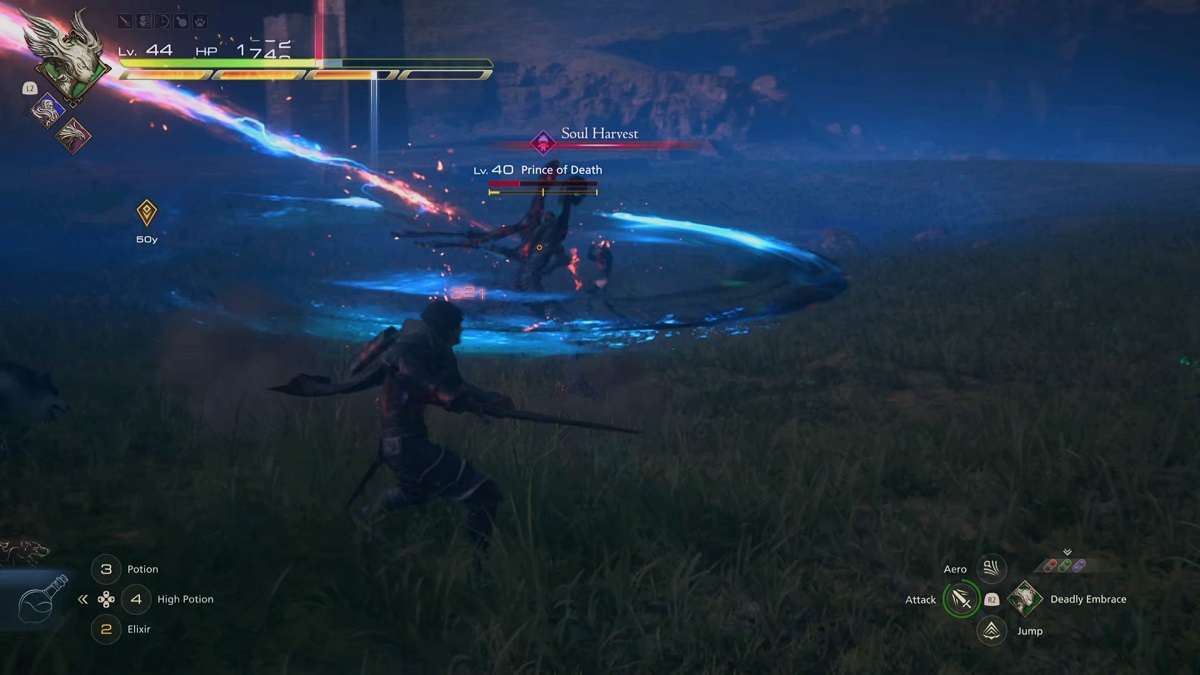The width and height of the screenshot is (1200, 675).
Task: Use the Elixir item slot
Action: [106, 629]
